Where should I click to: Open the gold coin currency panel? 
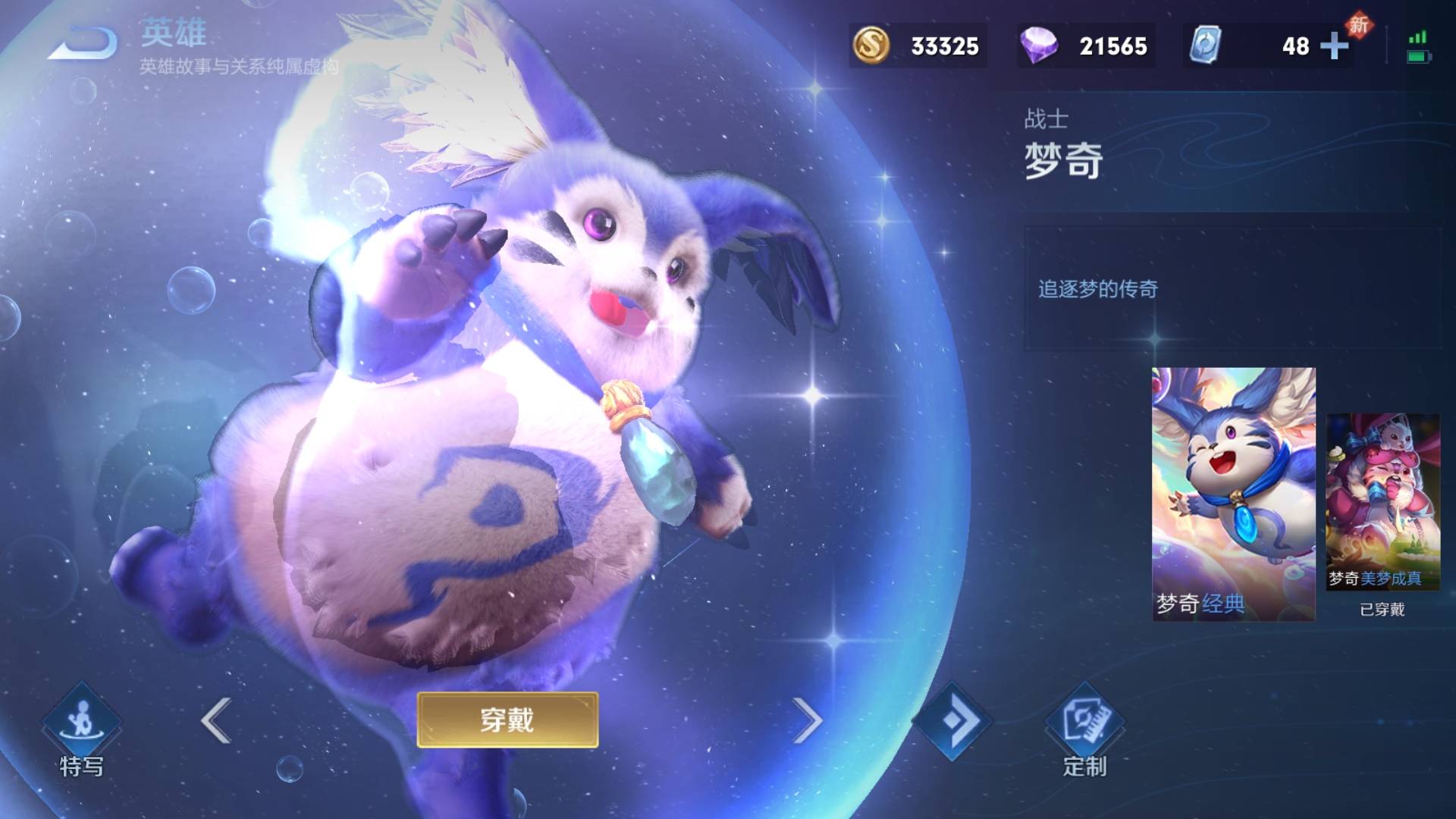[917, 46]
